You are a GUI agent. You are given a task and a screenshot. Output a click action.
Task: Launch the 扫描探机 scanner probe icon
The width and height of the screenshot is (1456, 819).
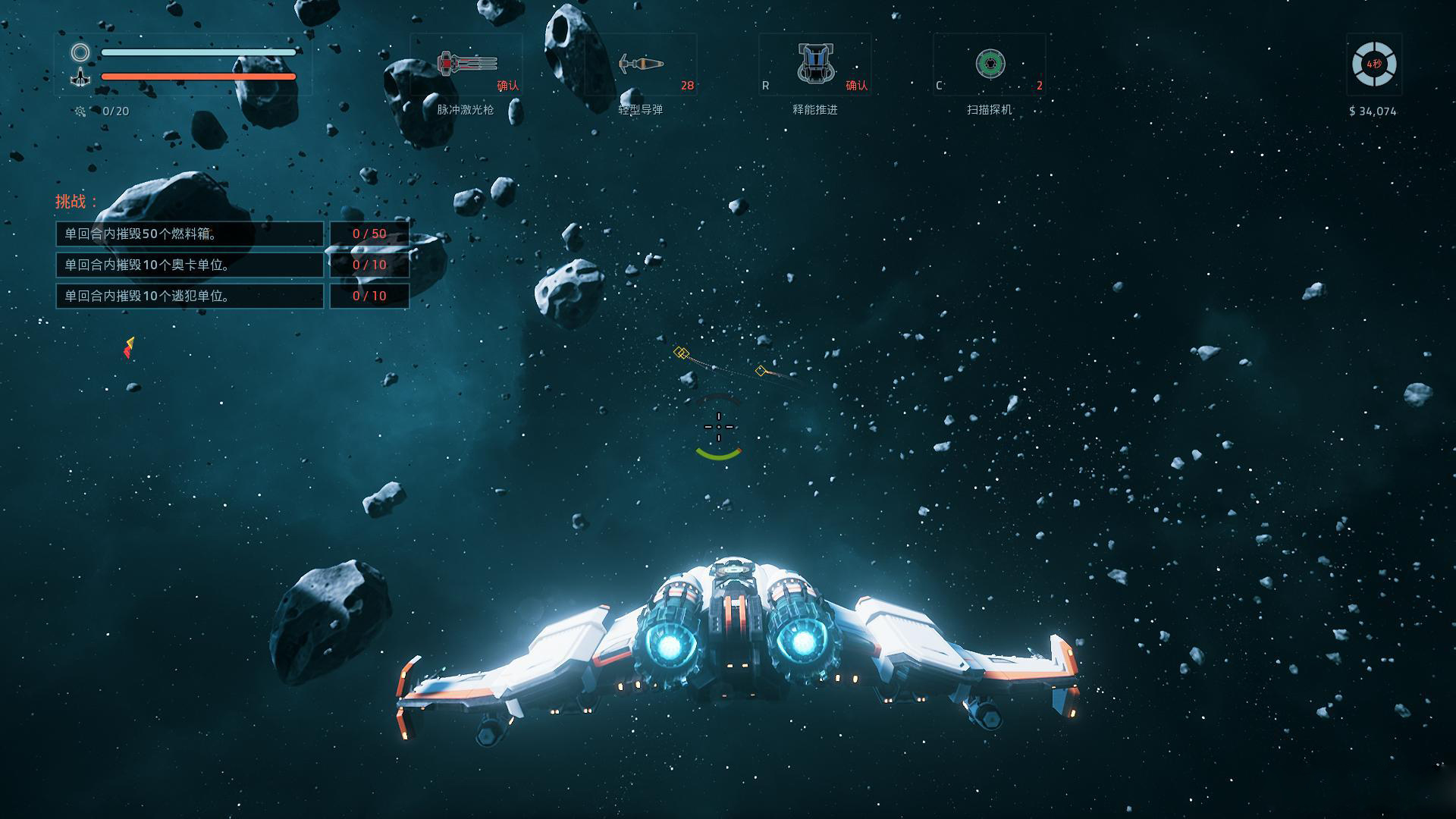pyautogui.click(x=990, y=65)
